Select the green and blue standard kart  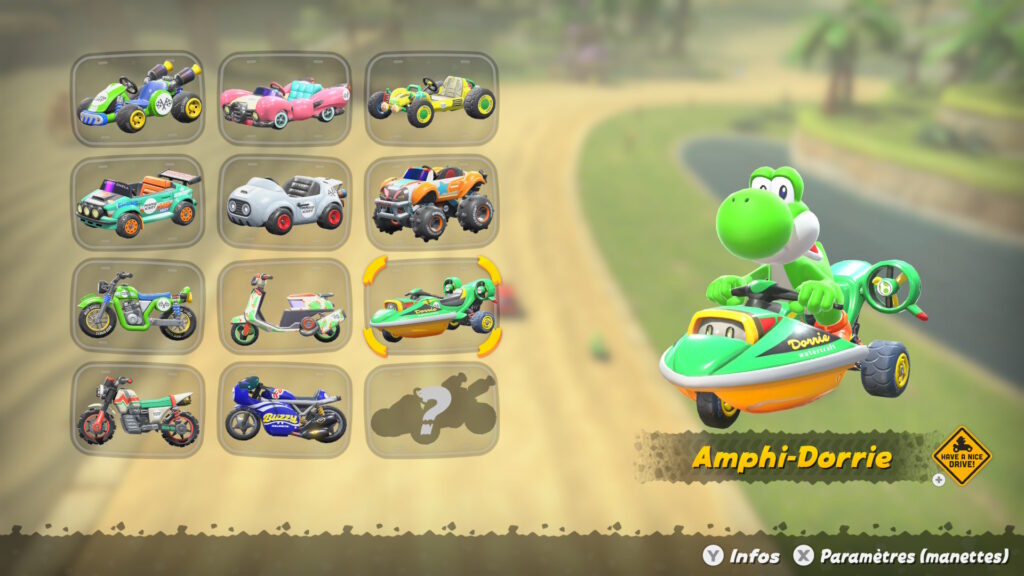coord(138,99)
